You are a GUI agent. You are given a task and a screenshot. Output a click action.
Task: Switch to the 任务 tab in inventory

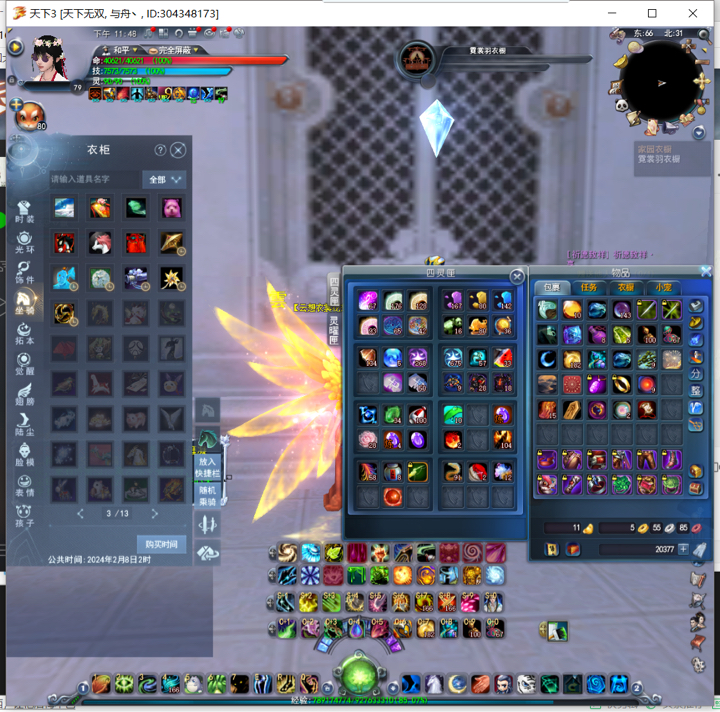tap(588, 288)
